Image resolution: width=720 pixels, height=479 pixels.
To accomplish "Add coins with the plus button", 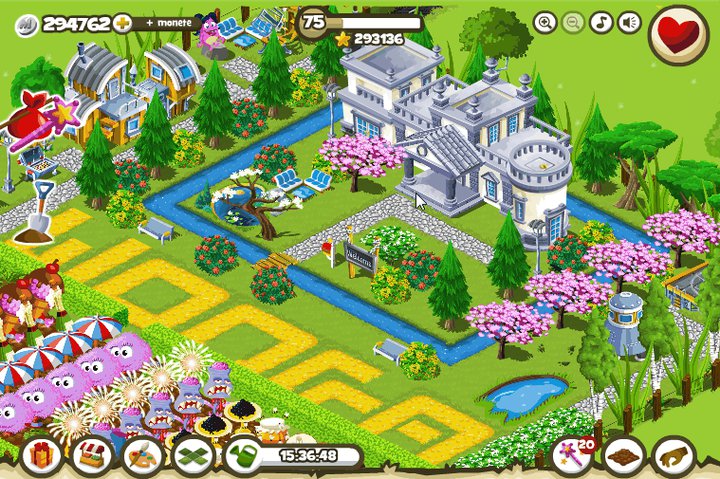I will click(123, 22).
